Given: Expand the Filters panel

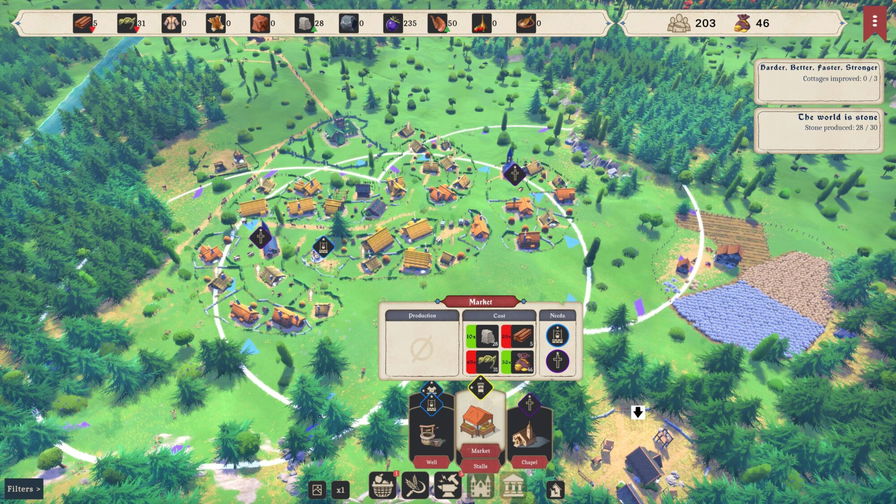Looking at the screenshot, I should tap(22, 489).
